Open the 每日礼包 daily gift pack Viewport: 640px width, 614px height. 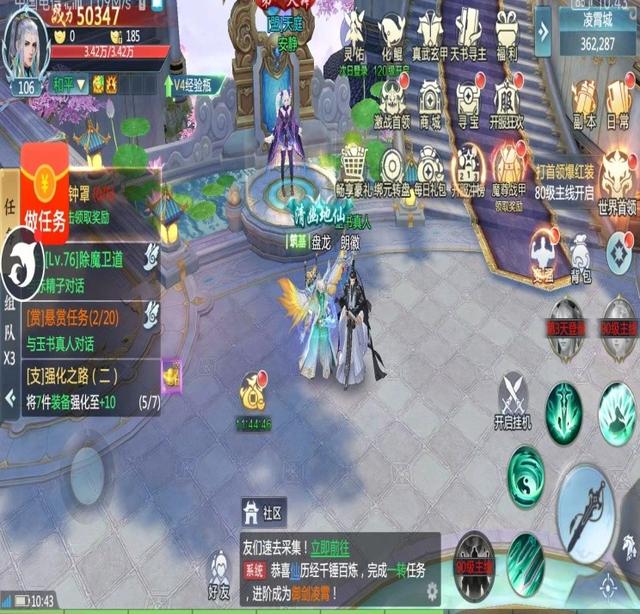click(431, 170)
